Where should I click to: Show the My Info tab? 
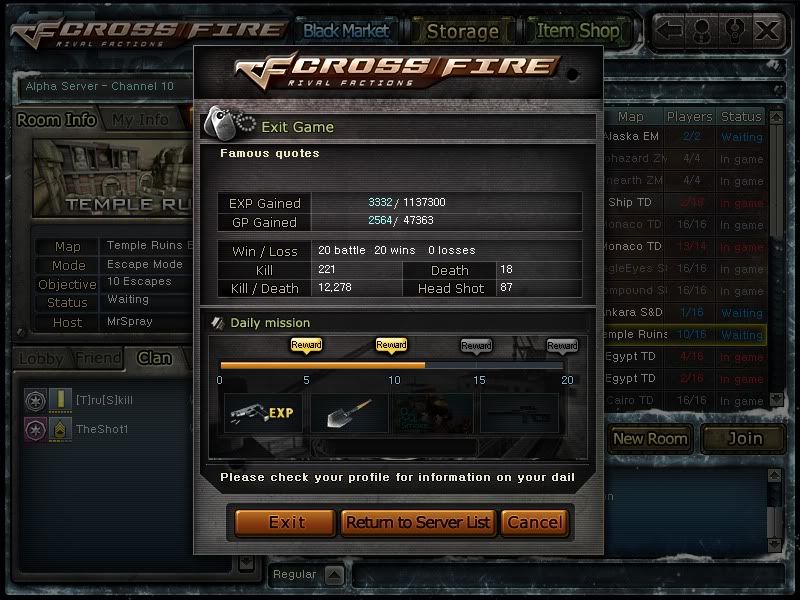click(x=140, y=120)
